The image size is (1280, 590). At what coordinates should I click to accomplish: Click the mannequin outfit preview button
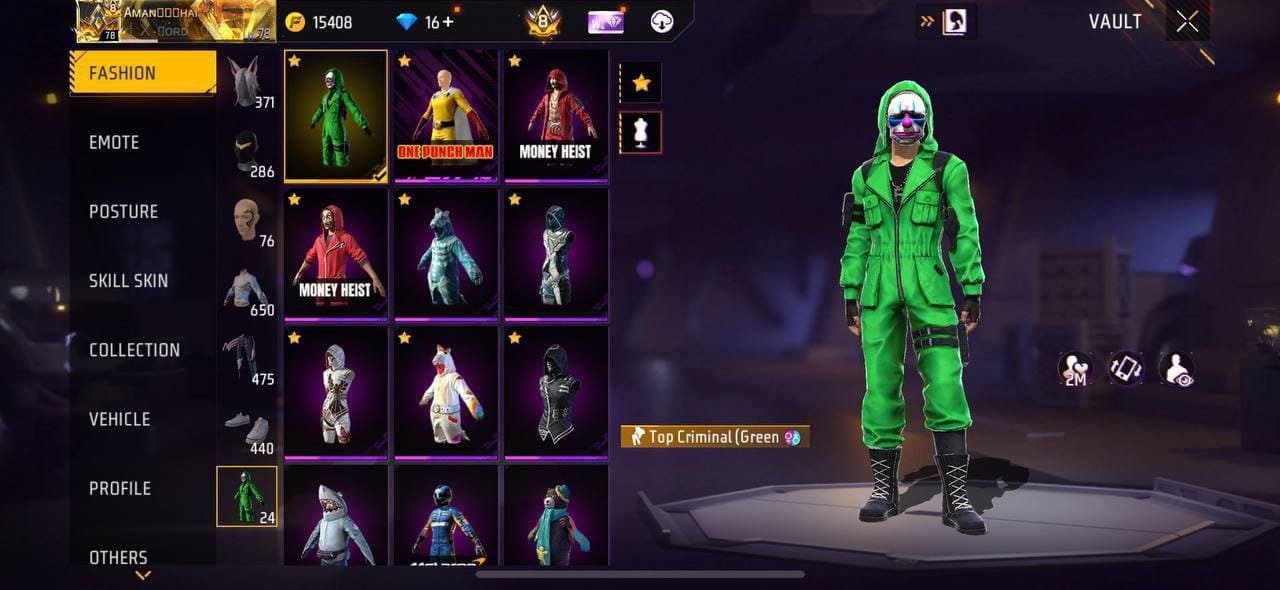click(x=641, y=132)
